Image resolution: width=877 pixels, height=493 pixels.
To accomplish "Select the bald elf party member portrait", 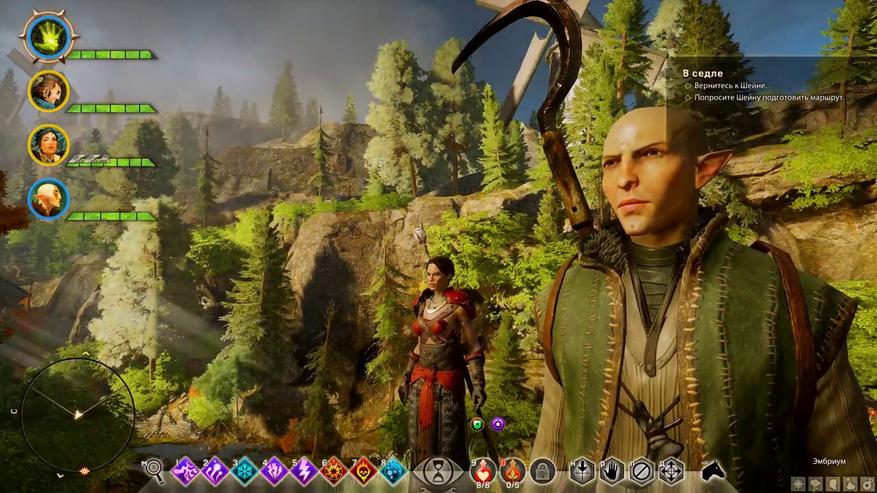I will pos(47,199).
